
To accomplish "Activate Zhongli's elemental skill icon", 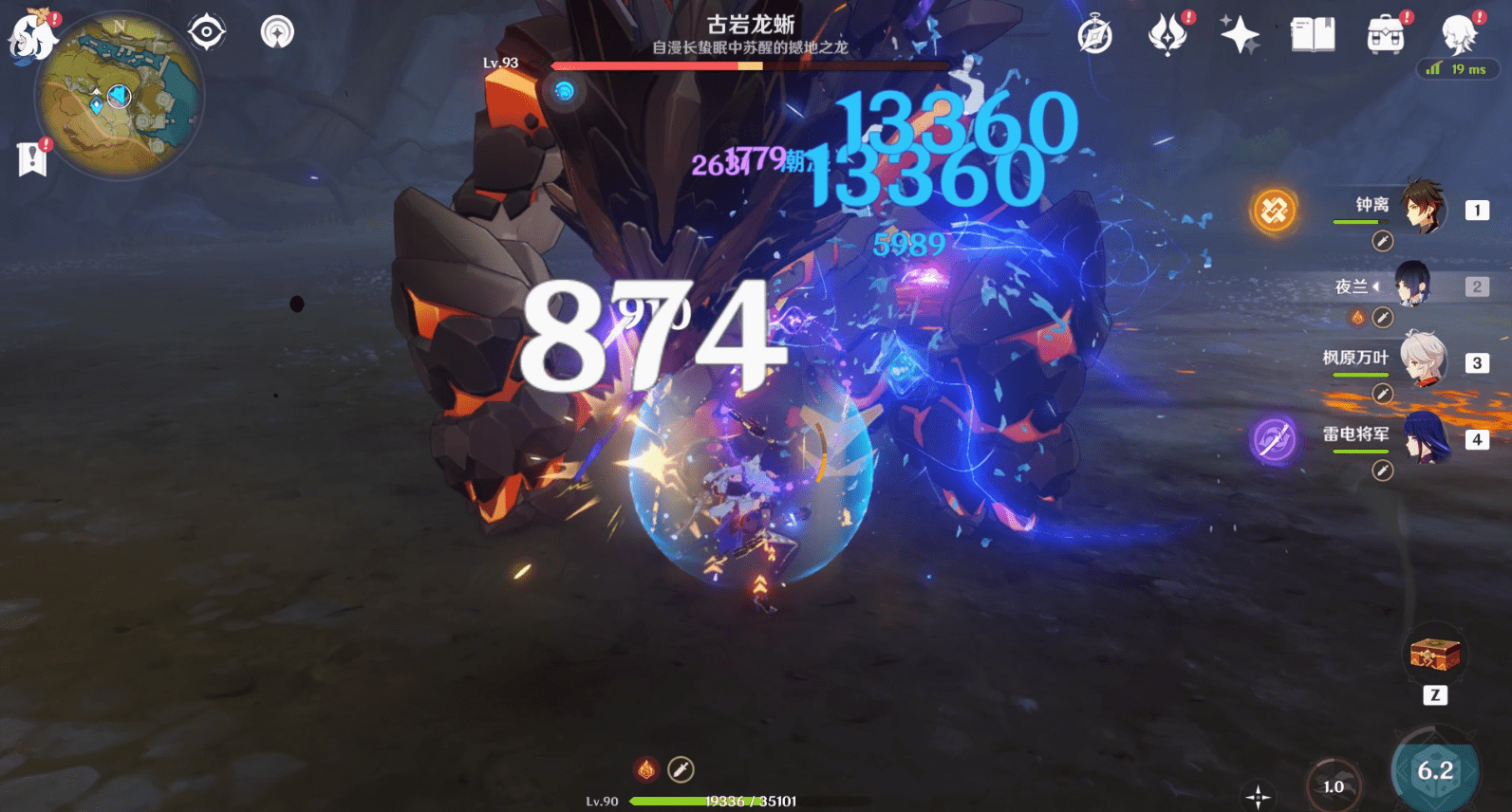I will coord(1272,209).
